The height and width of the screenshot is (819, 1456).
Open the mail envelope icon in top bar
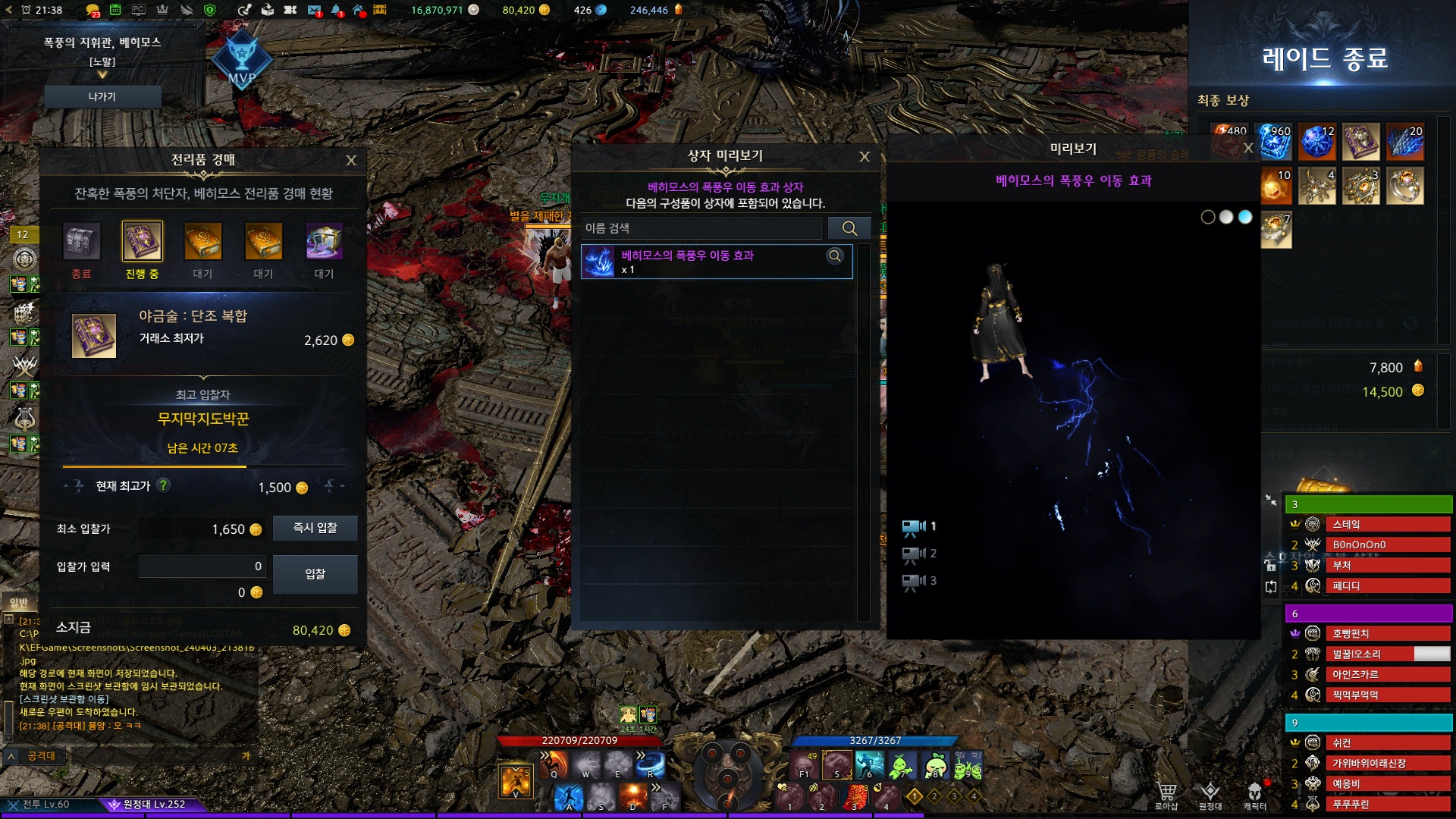pyautogui.click(x=314, y=10)
